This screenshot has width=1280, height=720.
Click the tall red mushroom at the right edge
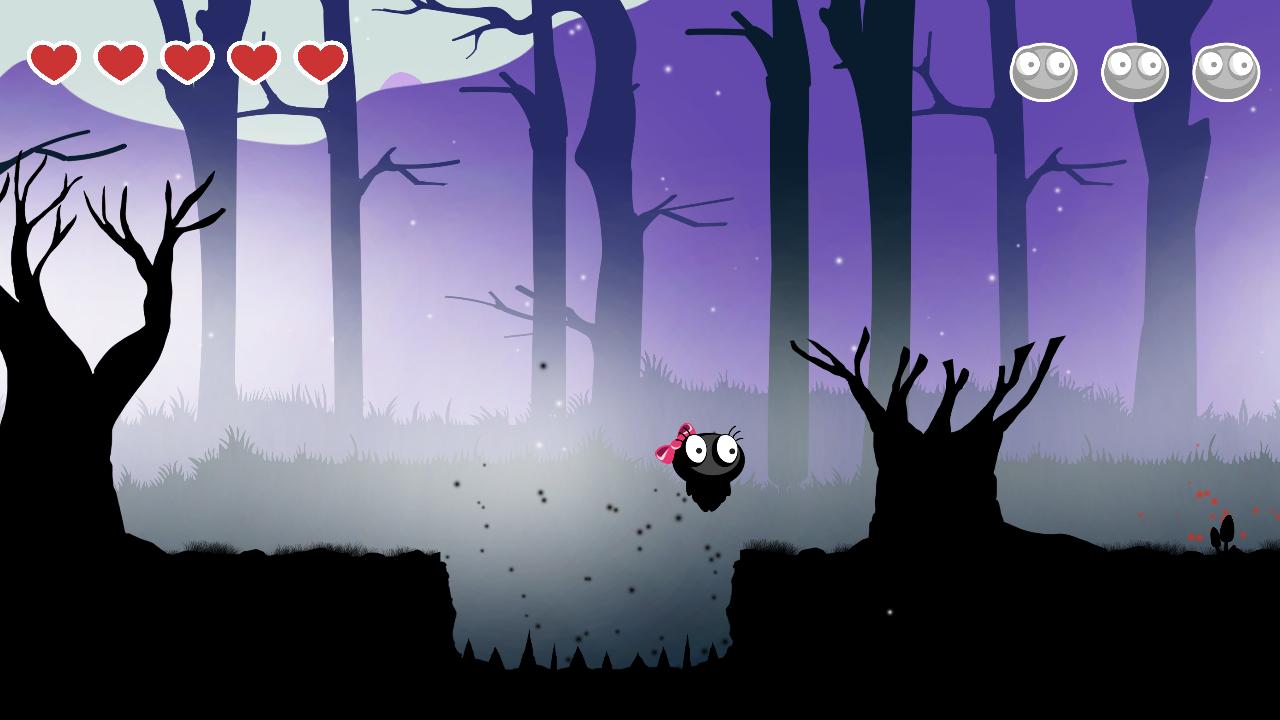pyautogui.click(x=1226, y=528)
